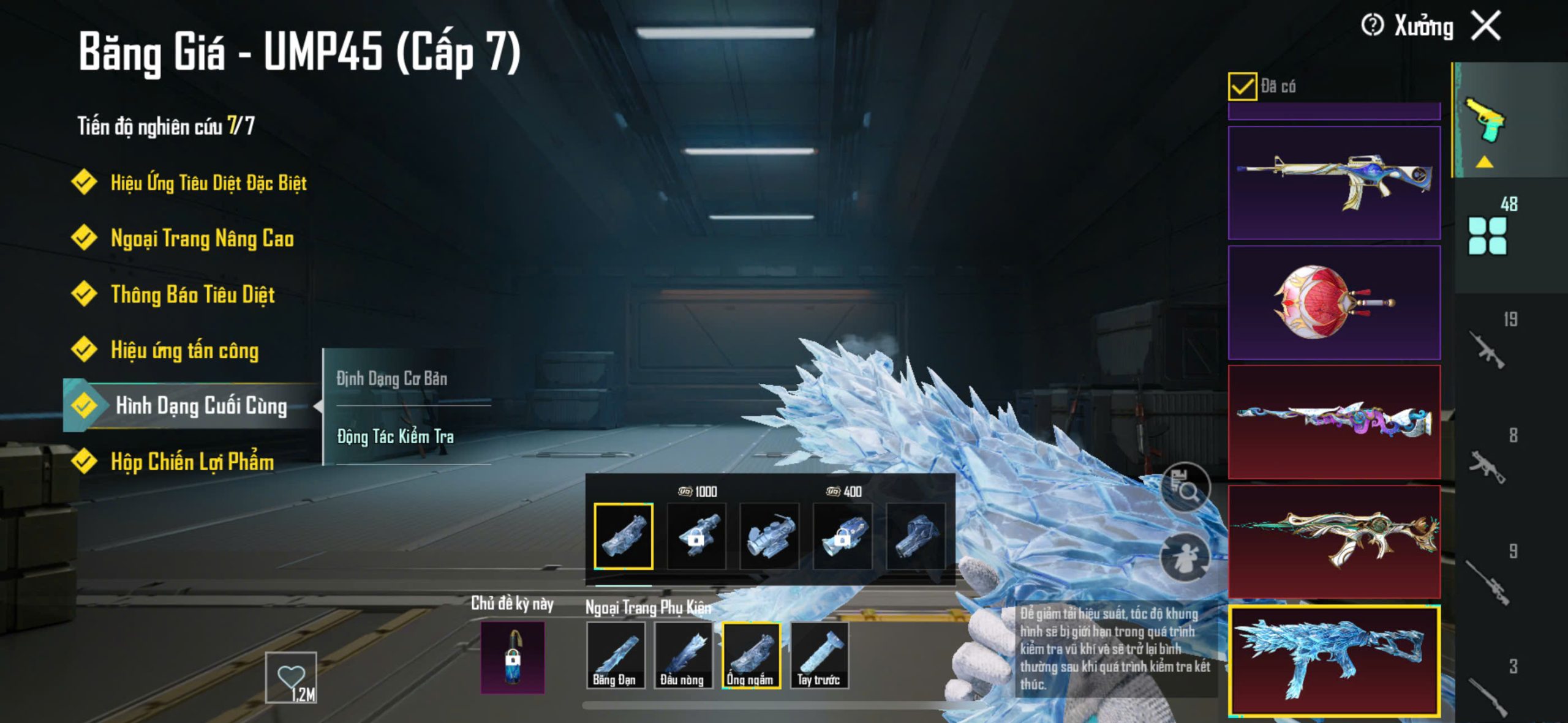Select the red pan skin thumbnail
The height and width of the screenshot is (723, 1568).
pos(1334,302)
